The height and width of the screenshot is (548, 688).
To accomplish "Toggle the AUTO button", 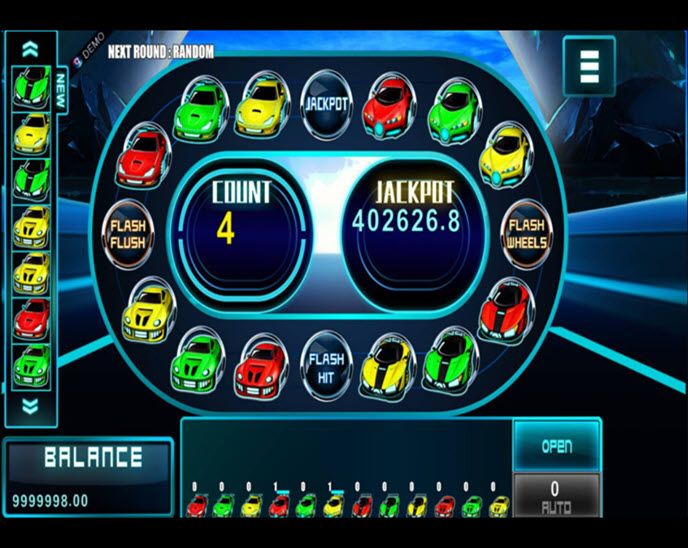I will click(557, 497).
